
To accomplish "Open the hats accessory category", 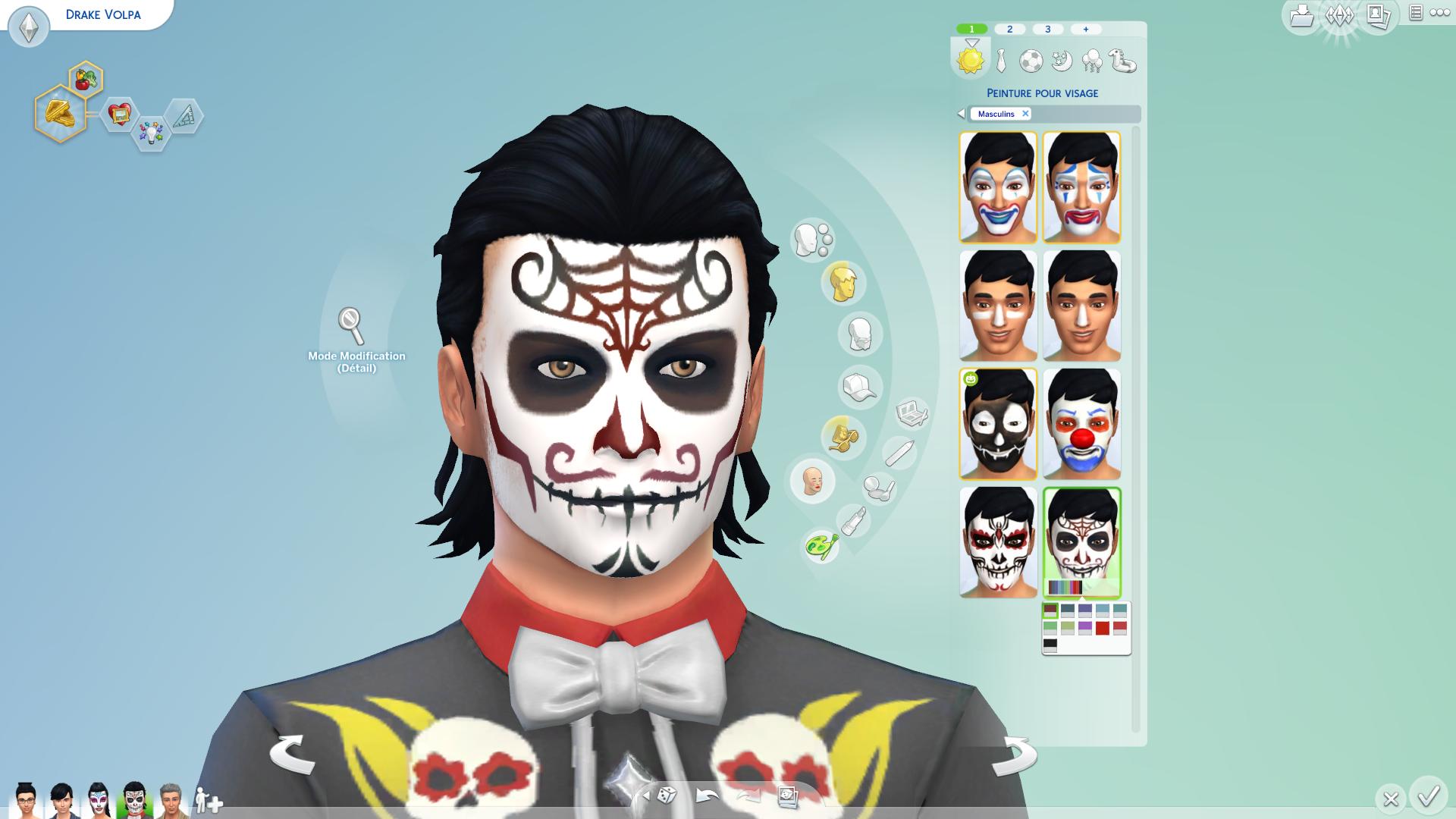I will (858, 388).
